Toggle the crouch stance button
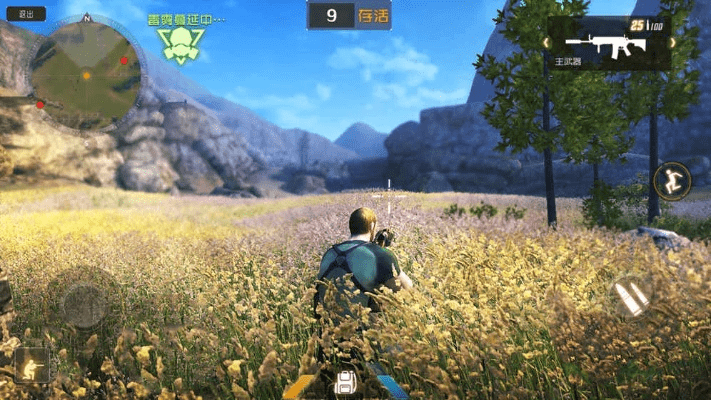711x400 pixels. pos(30,364)
